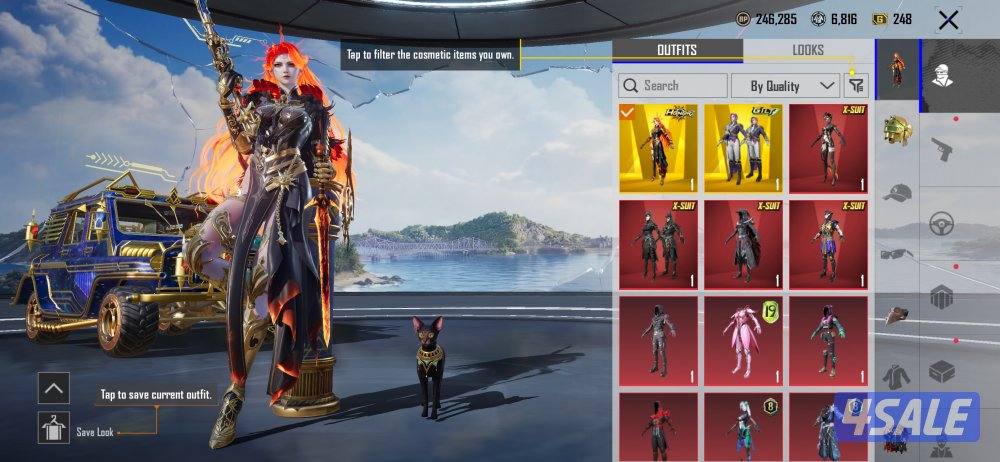
Task: Pick the pink outfit with 19 badge
Action: [x=743, y=340]
